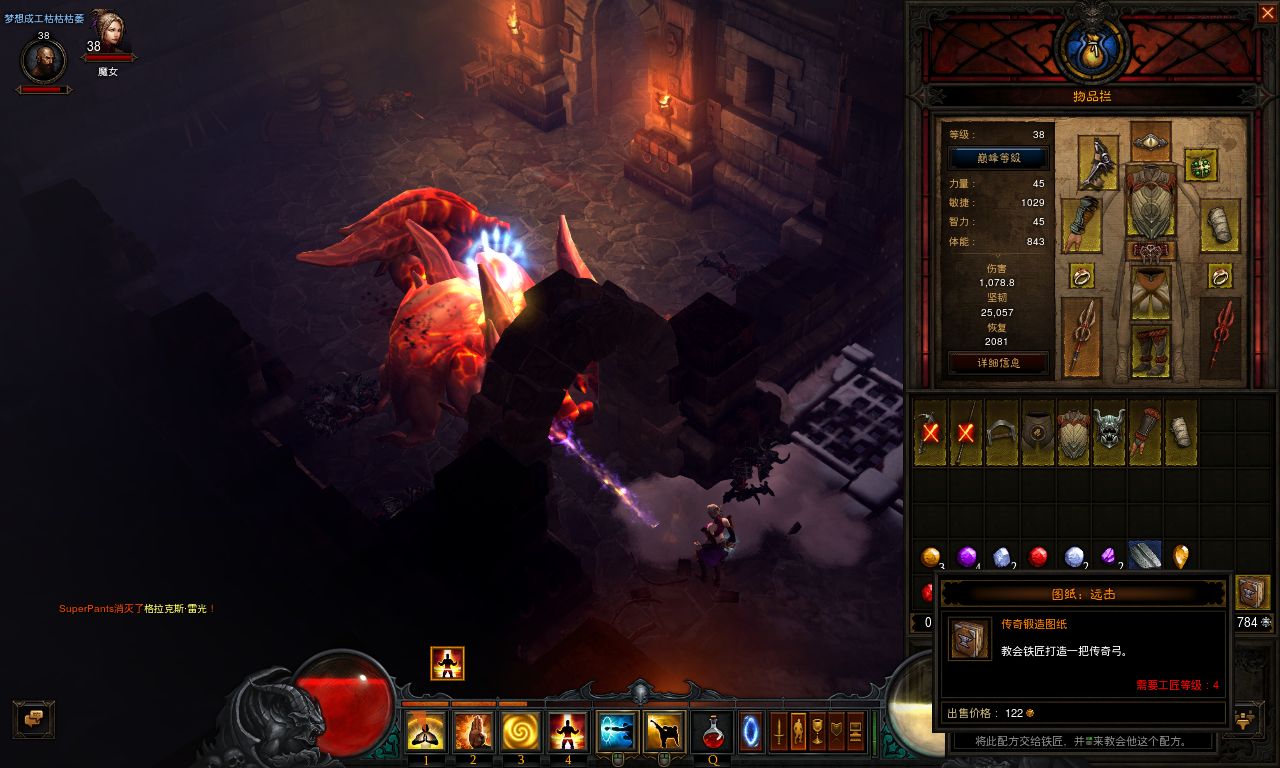Activate the praying monk skill in slot 1

[426, 731]
